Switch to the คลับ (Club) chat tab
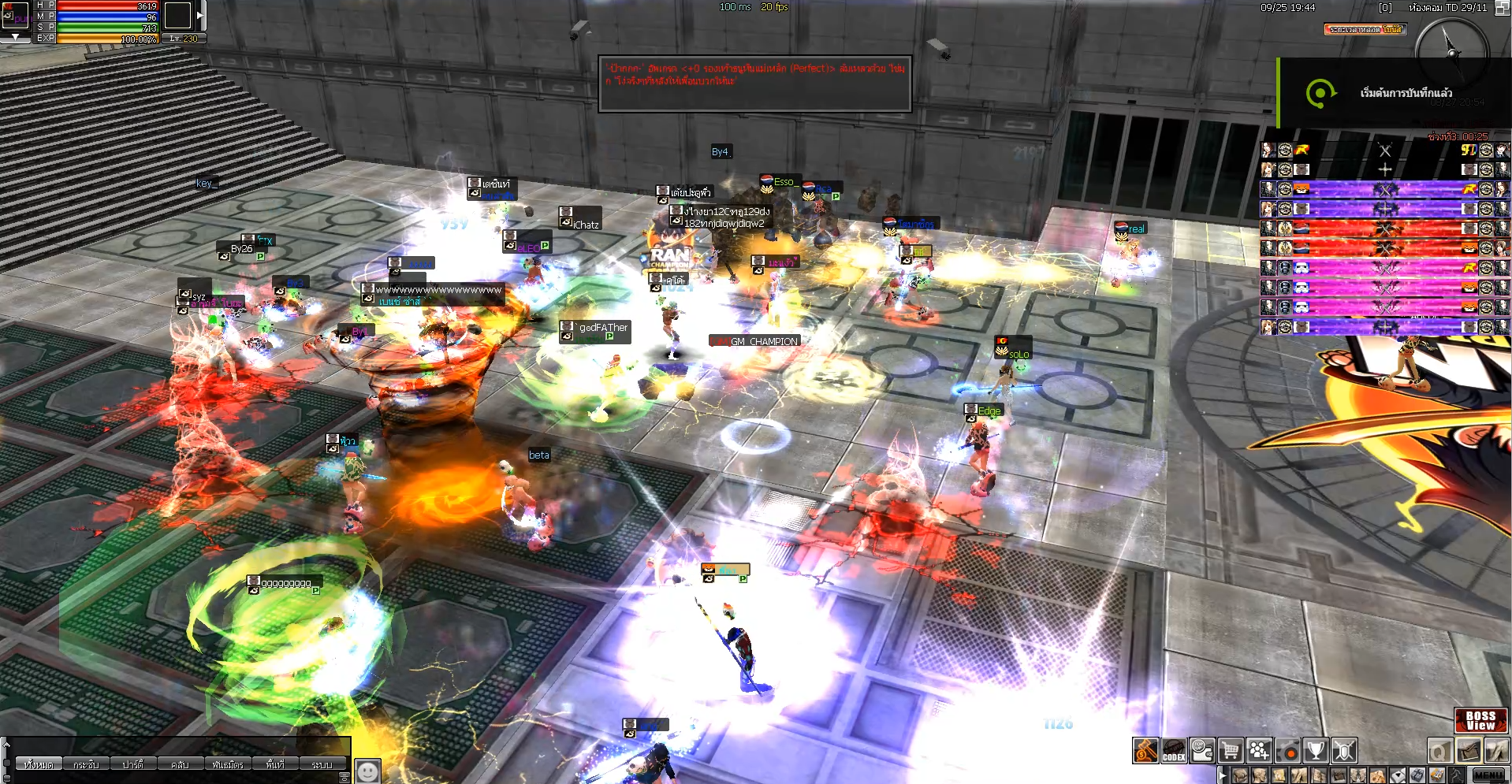The height and width of the screenshot is (784, 1512). 180,764
